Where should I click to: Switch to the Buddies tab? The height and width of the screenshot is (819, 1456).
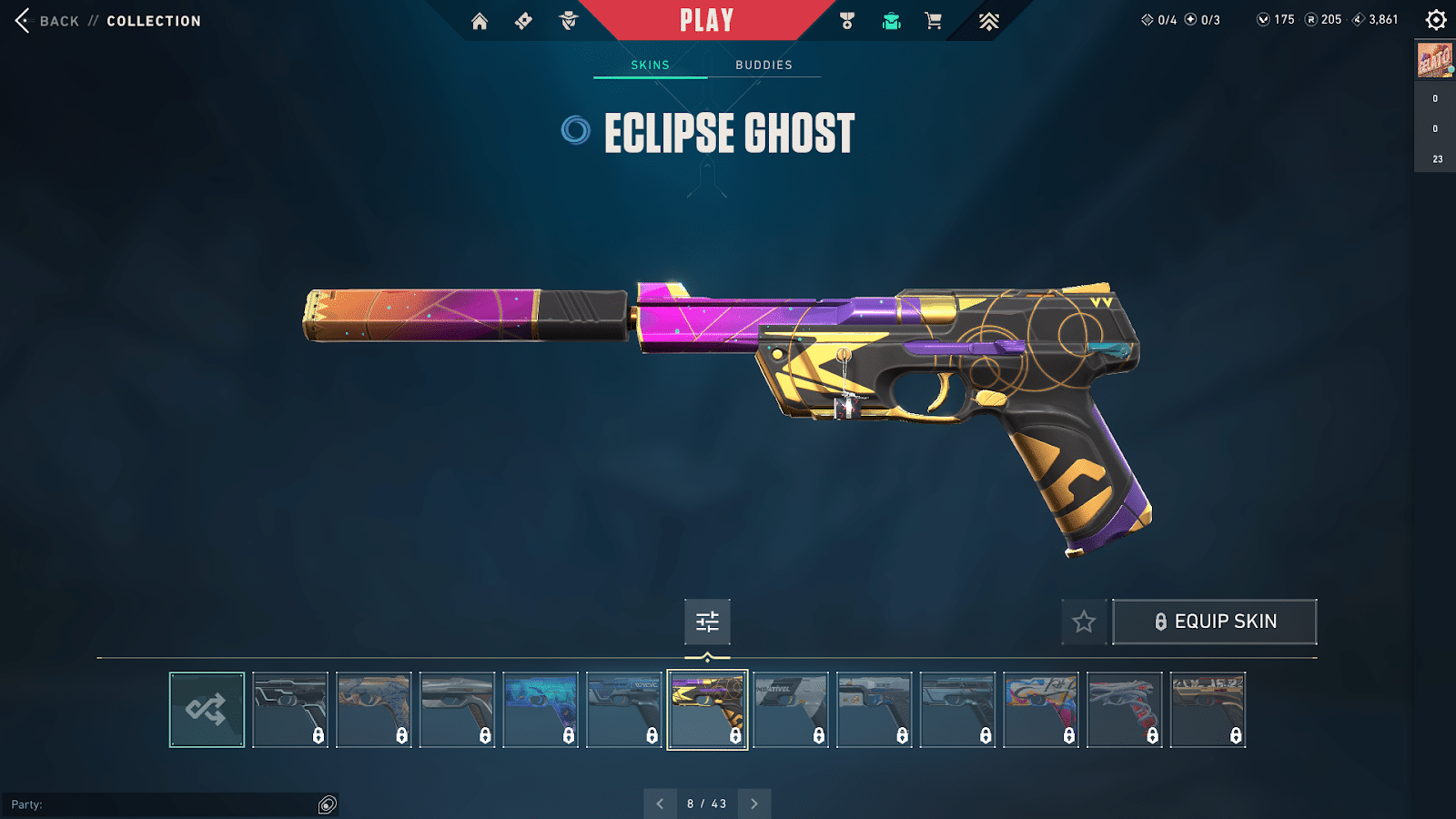[764, 65]
